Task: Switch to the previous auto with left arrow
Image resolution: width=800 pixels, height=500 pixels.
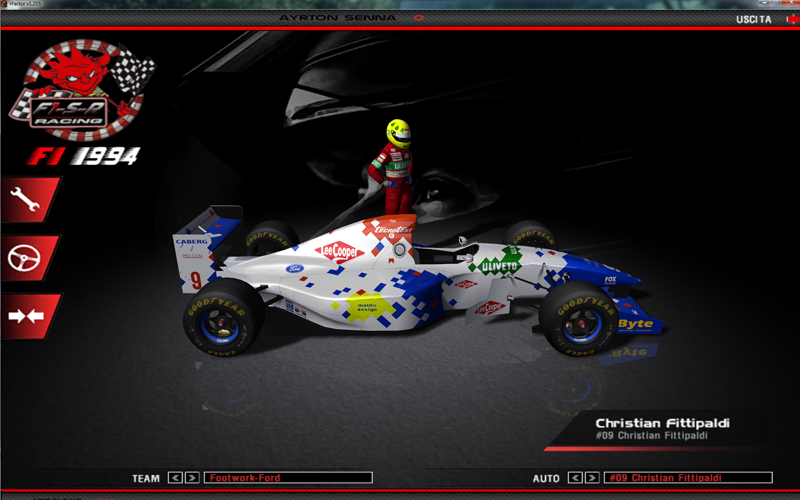Action: [x=574, y=478]
